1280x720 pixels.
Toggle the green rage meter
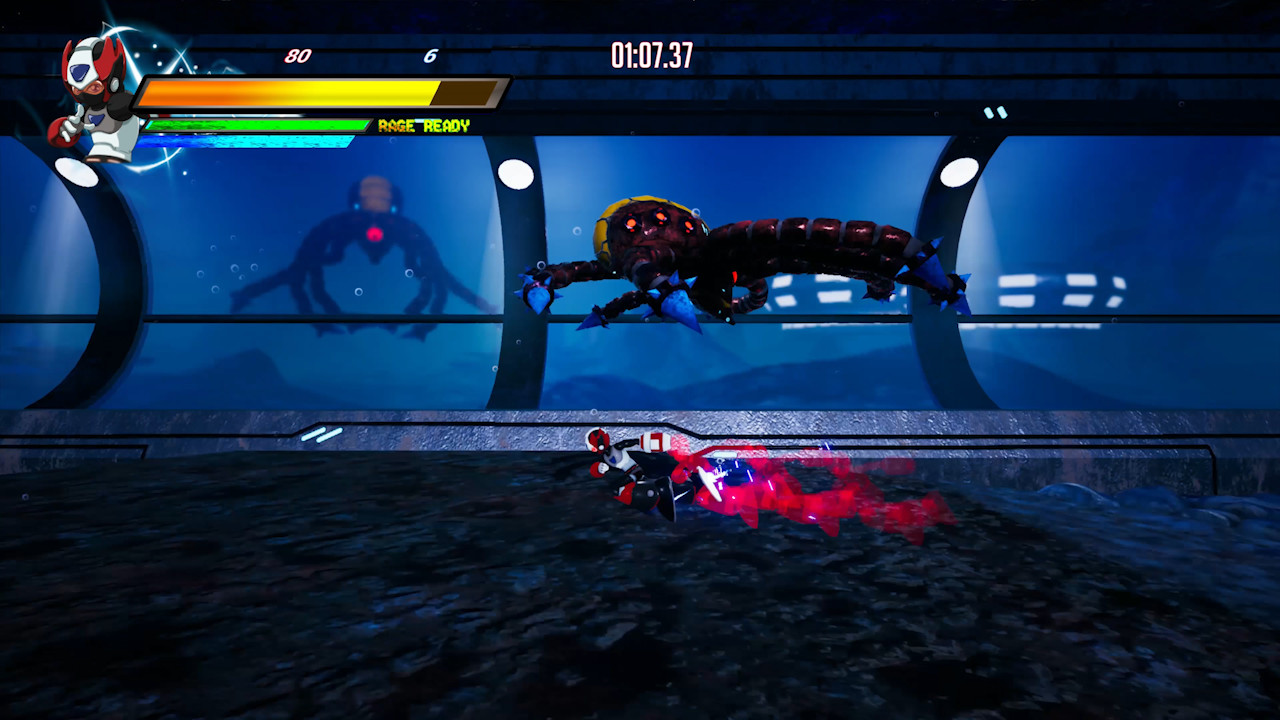(x=255, y=126)
